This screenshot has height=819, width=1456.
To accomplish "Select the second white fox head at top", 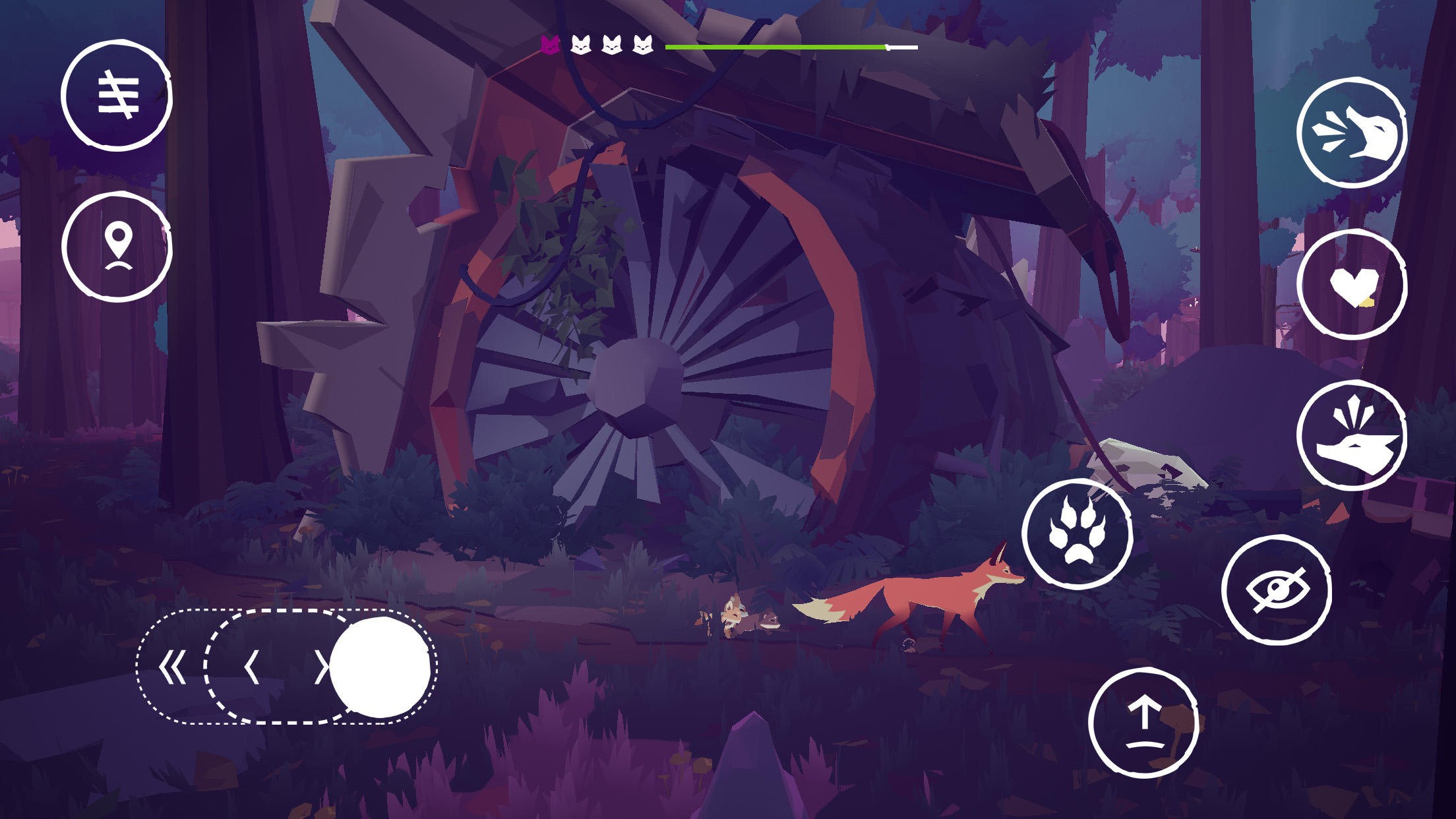I will pos(612,45).
